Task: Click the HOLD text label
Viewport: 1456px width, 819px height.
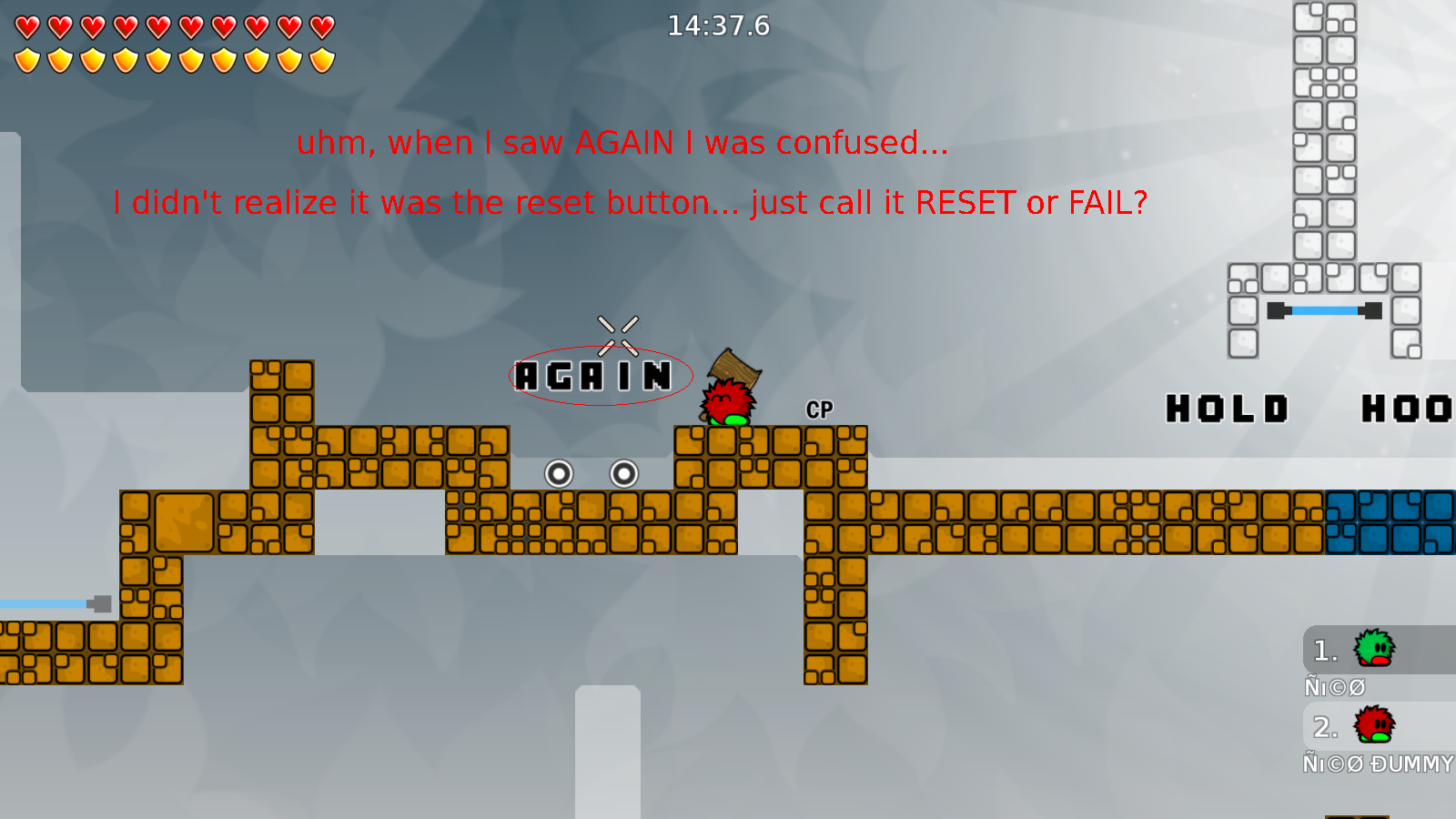Action: 1228,409
